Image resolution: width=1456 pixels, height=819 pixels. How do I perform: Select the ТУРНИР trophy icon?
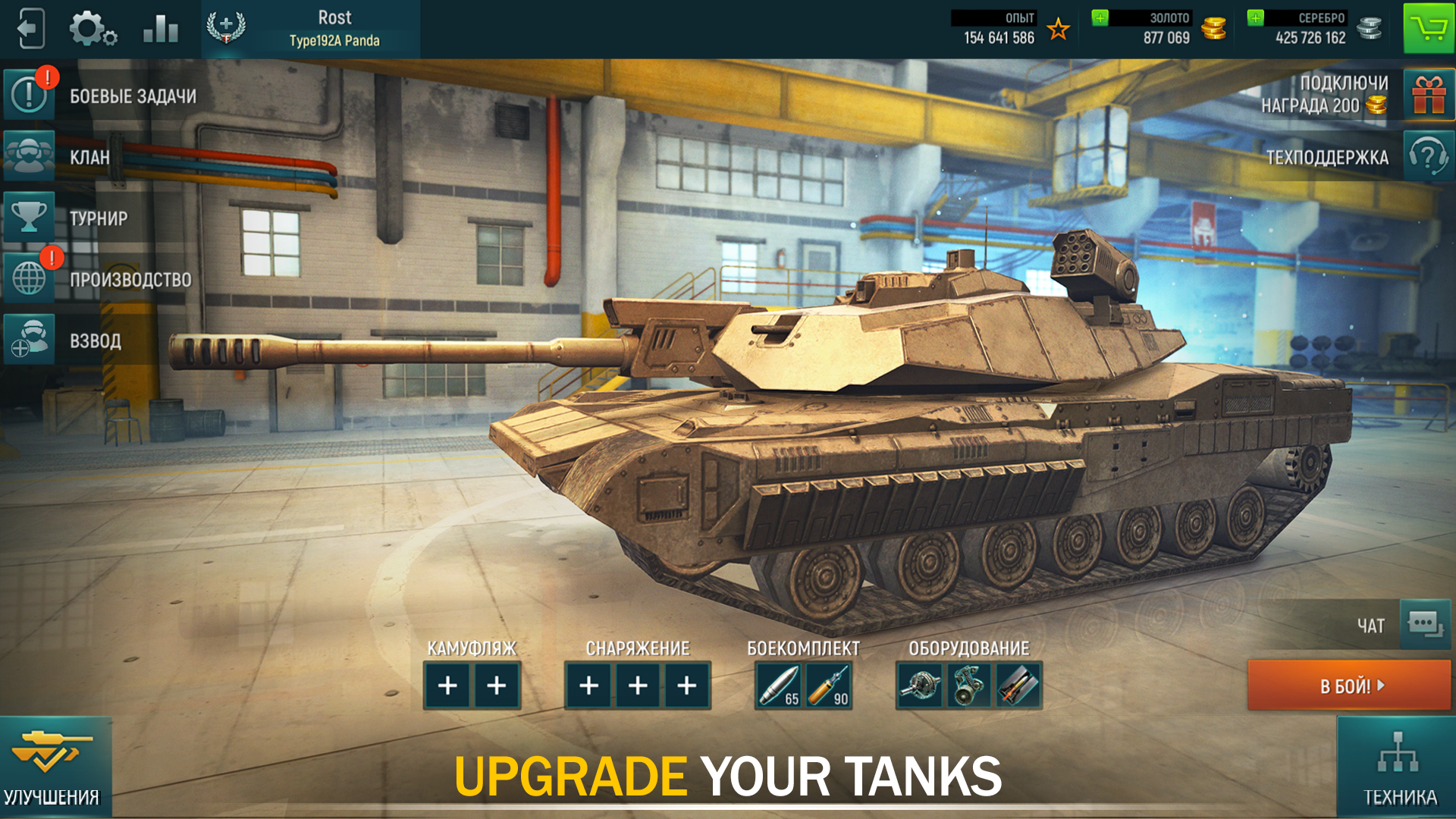tap(29, 218)
